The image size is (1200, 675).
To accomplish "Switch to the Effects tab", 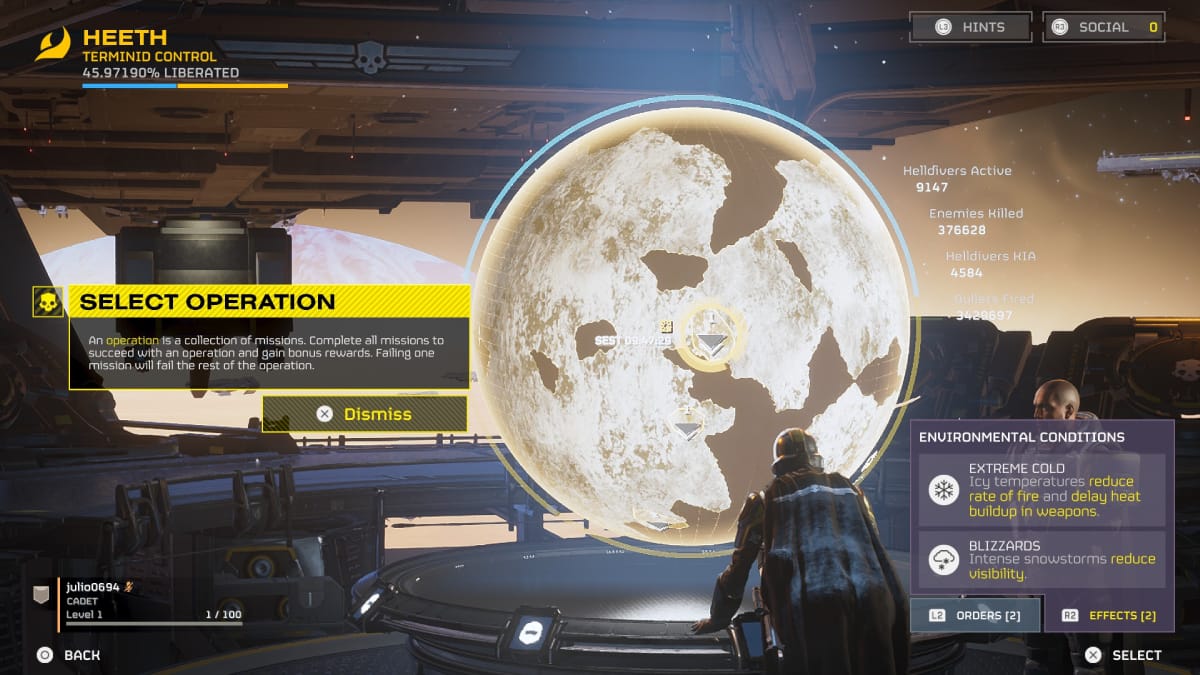I will tap(1109, 615).
